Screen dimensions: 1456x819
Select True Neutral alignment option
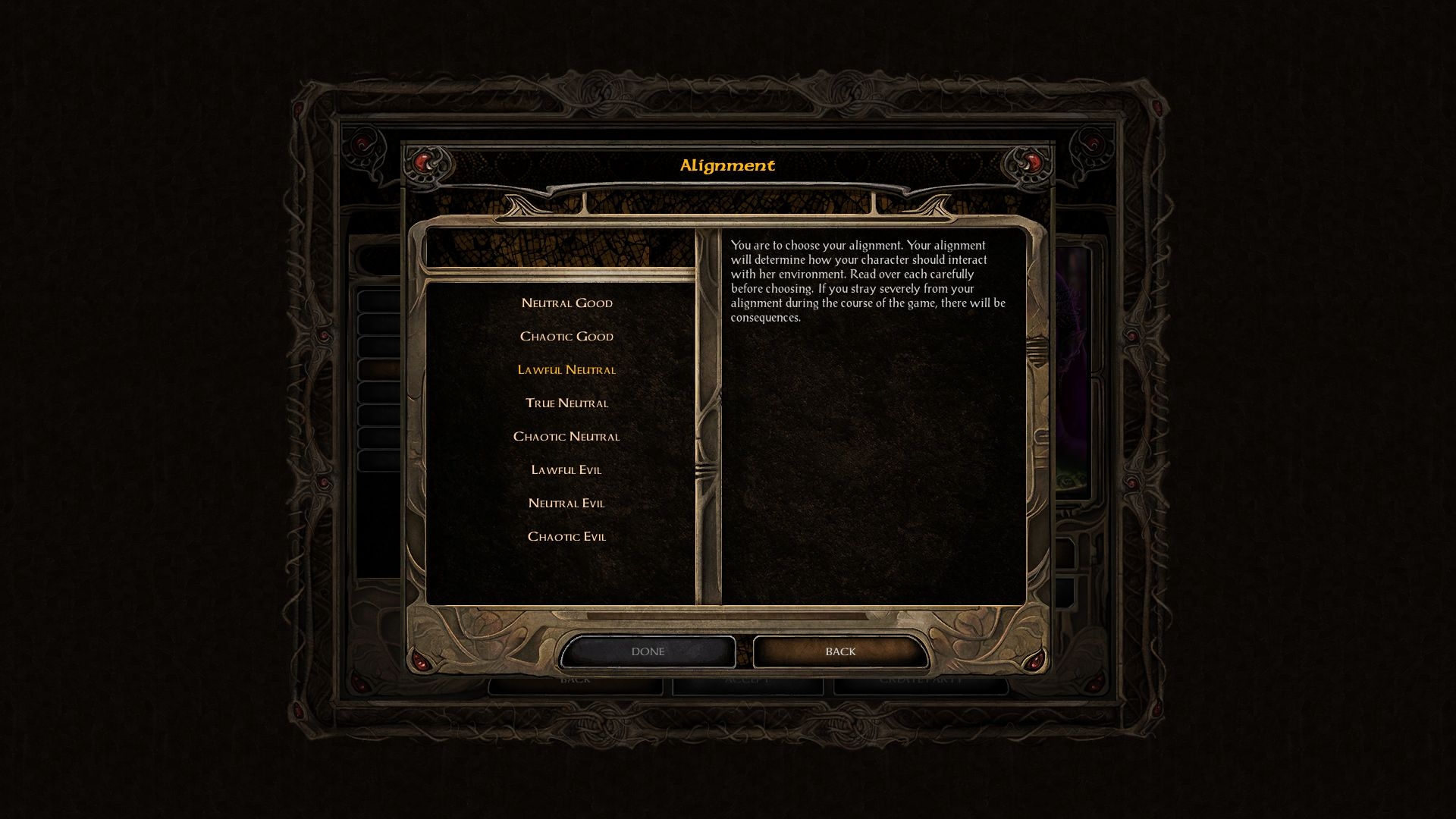566,403
